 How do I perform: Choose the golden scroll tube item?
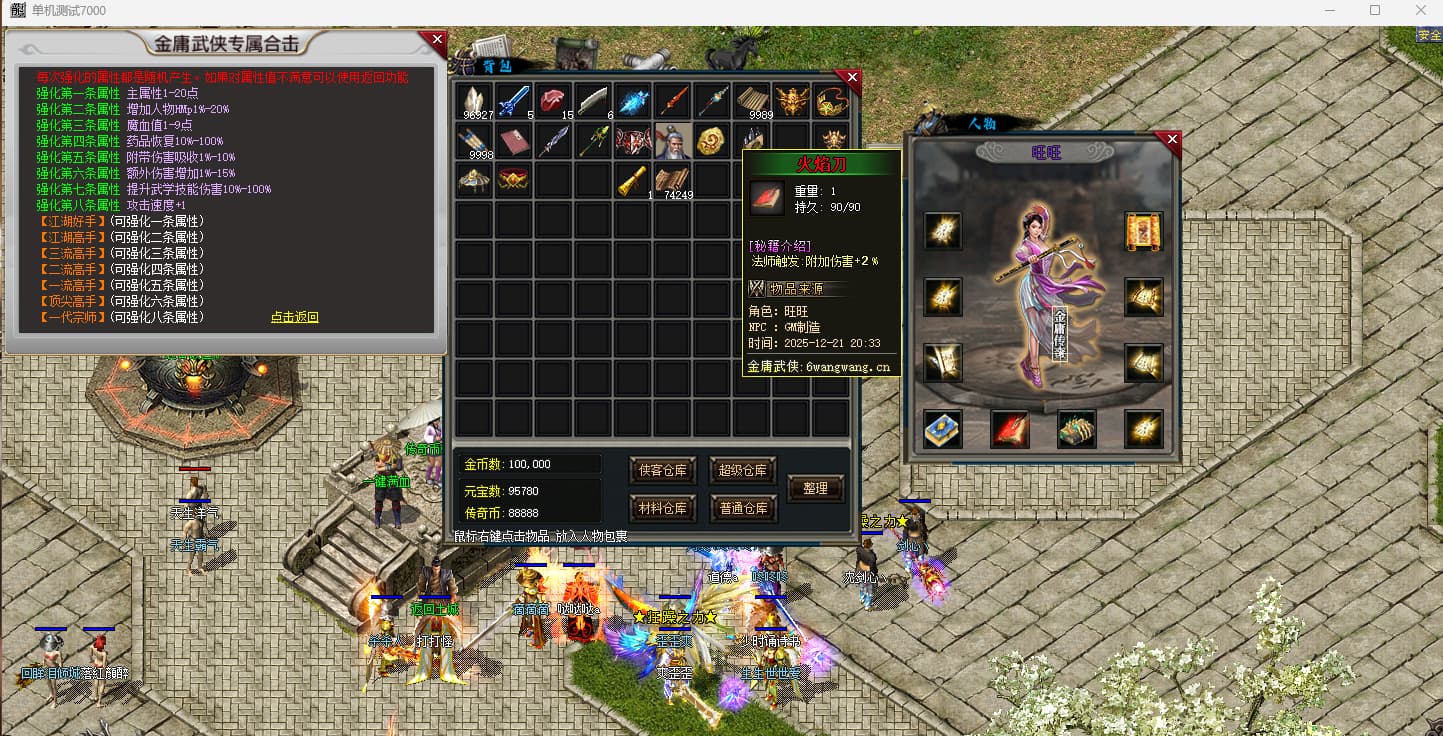pos(633,180)
